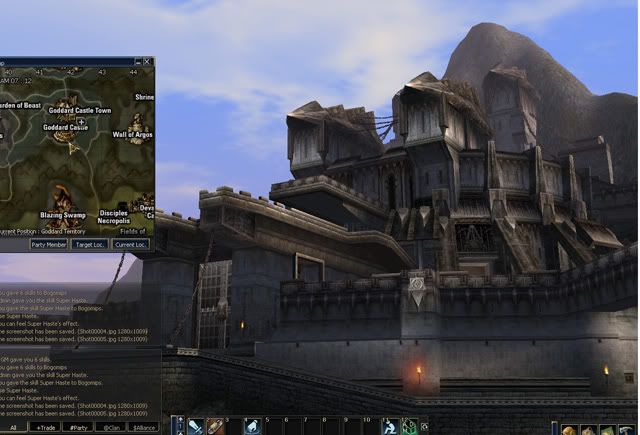This screenshot has width=640, height=435.
Task: Switch to the #Party chat tab
Action: pyautogui.click(x=75, y=427)
